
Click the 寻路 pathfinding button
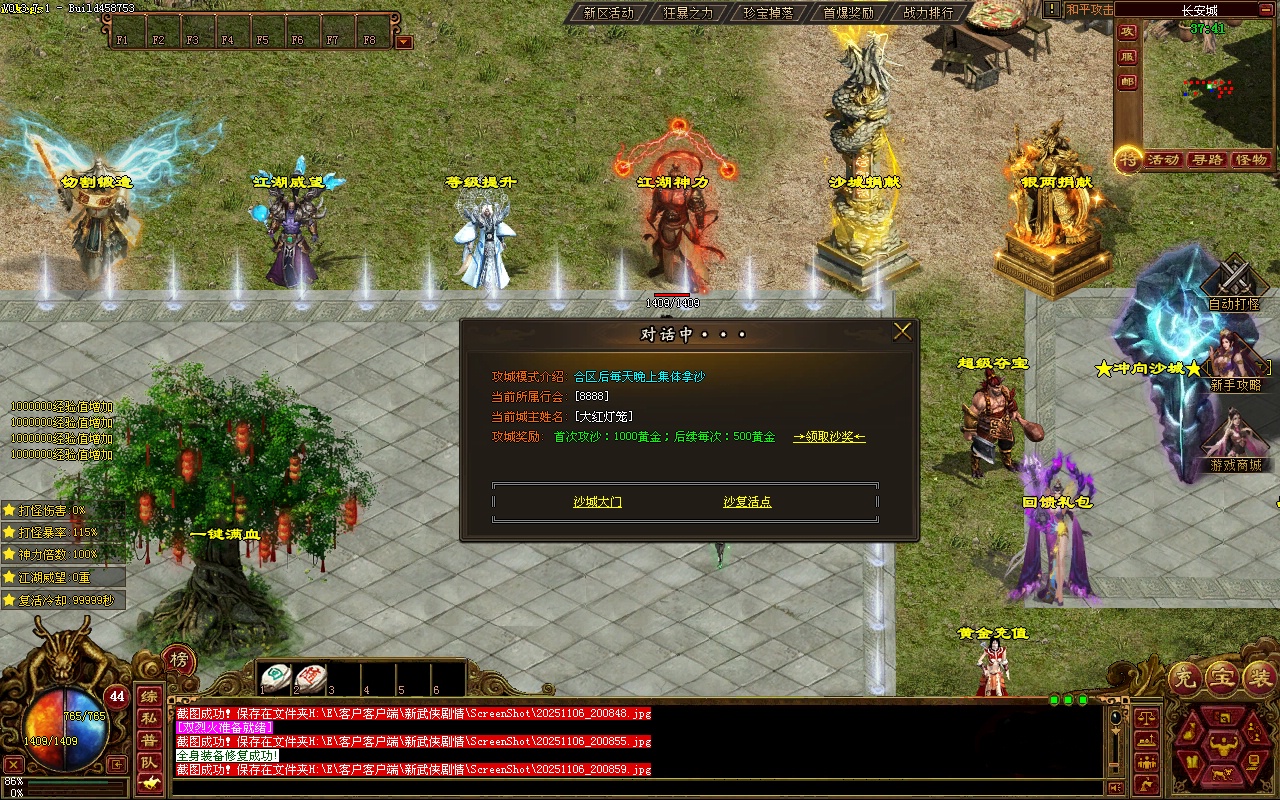click(x=1207, y=160)
